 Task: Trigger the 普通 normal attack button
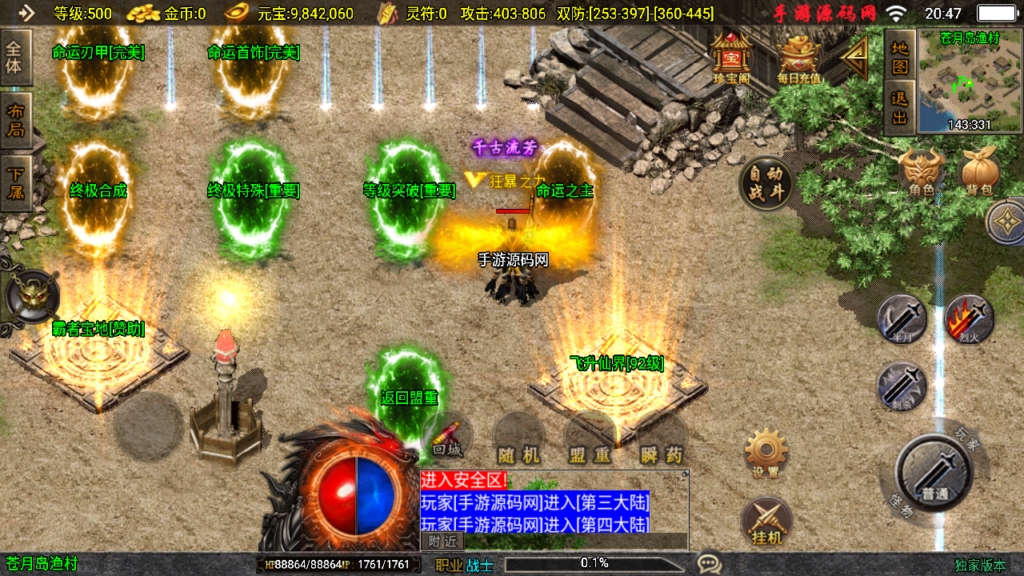click(x=934, y=470)
